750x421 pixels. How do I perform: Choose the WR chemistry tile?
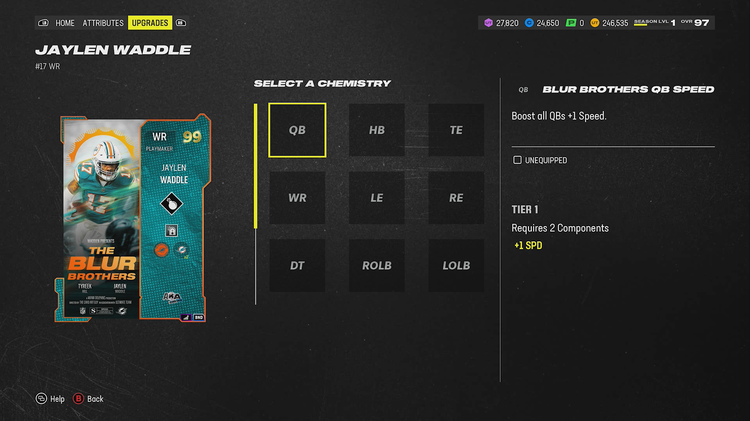297,198
